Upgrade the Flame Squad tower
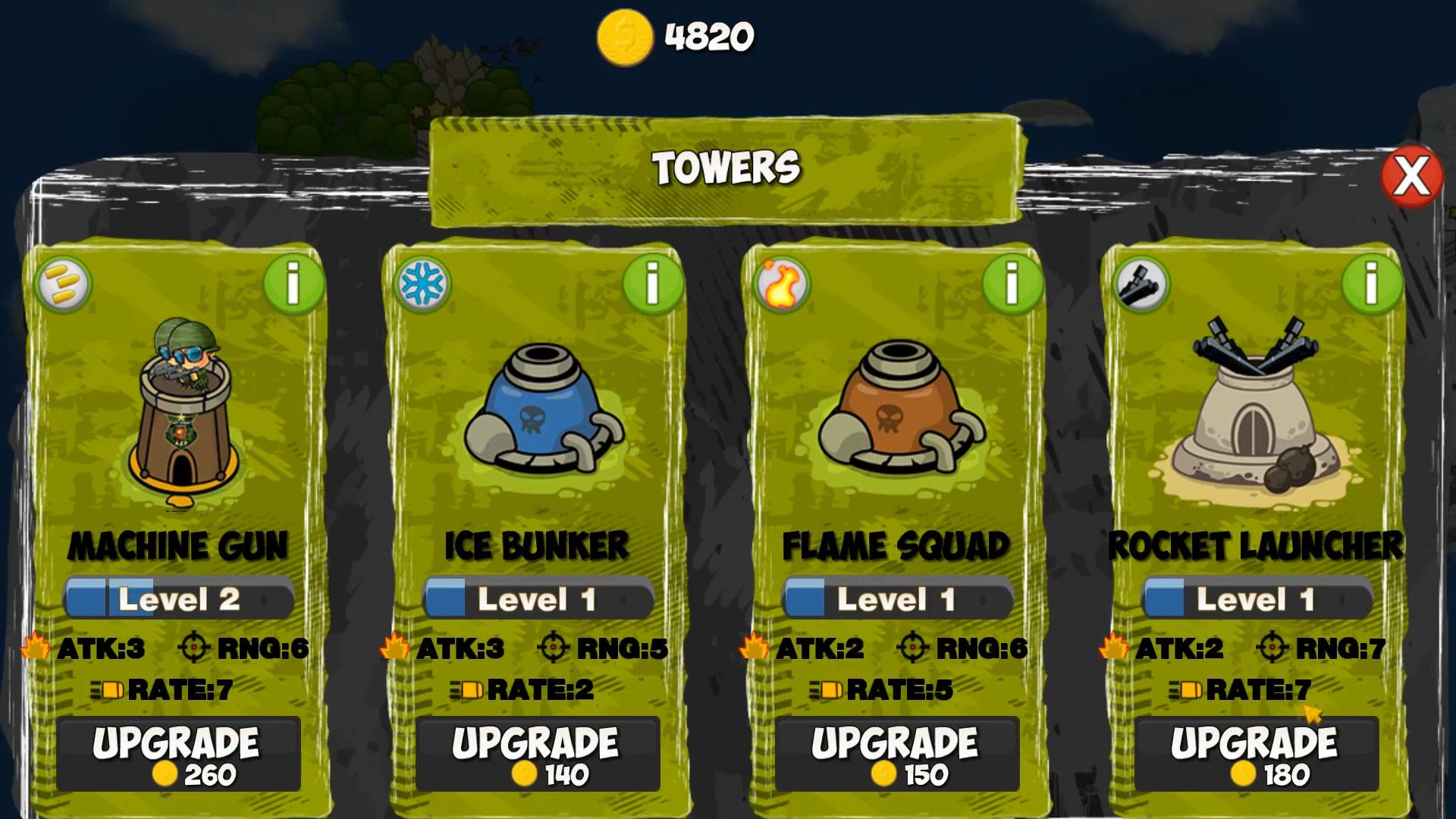This screenshot has height=819, width=1456. (x=898, y=755)
